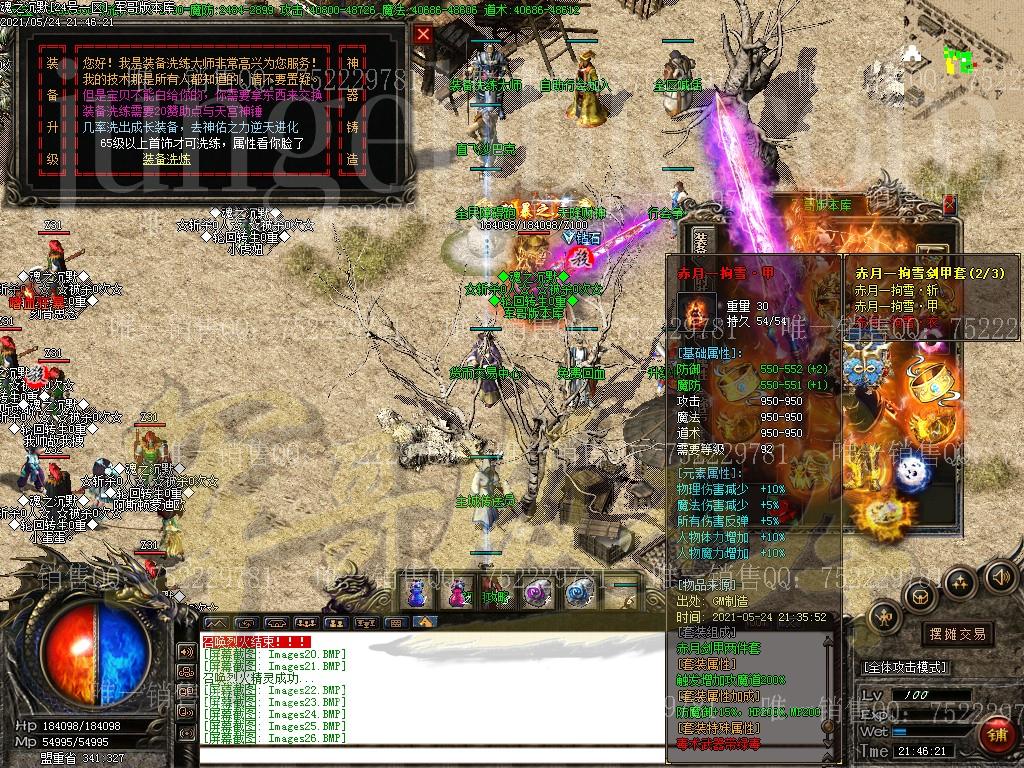Close the character equipment panel

pos(949,205)
